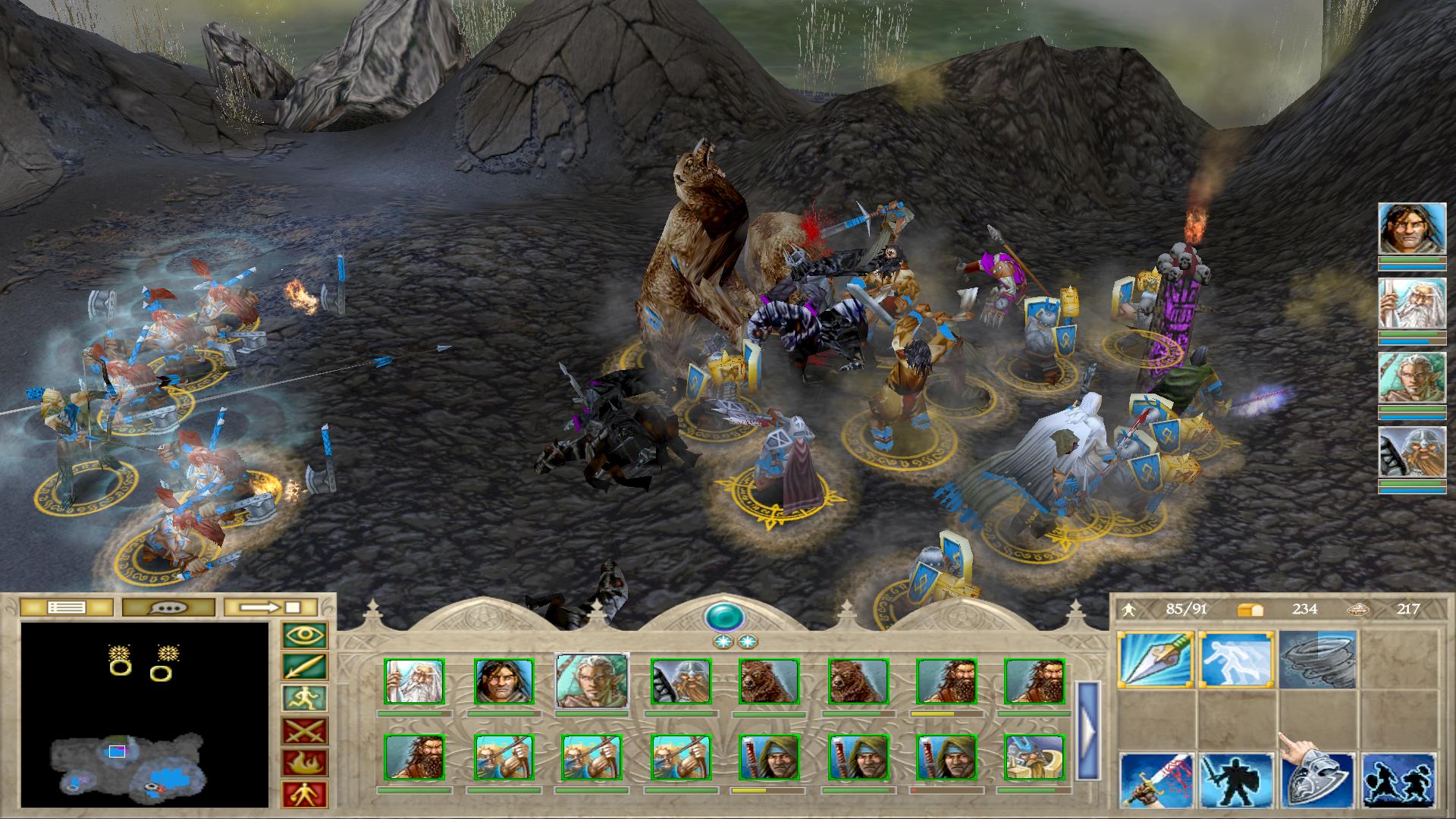The height and width of the screenshot is (819, 1456).
Task: Activate the running ghost speed ability
Action: (x=1236, y=660)
